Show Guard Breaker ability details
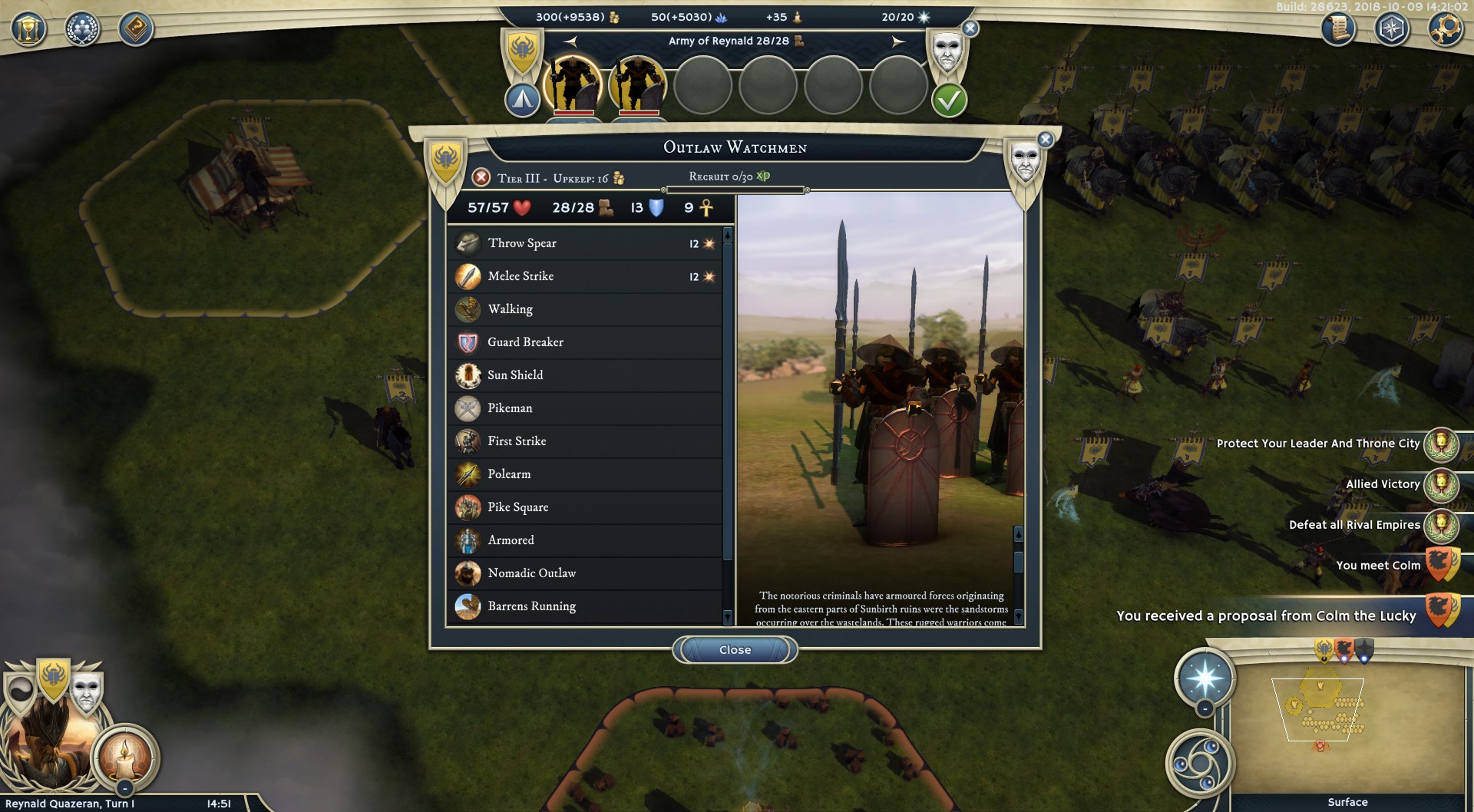This screenshot has height=812, width=1474. pyautogui.click(x=585, y=342)
